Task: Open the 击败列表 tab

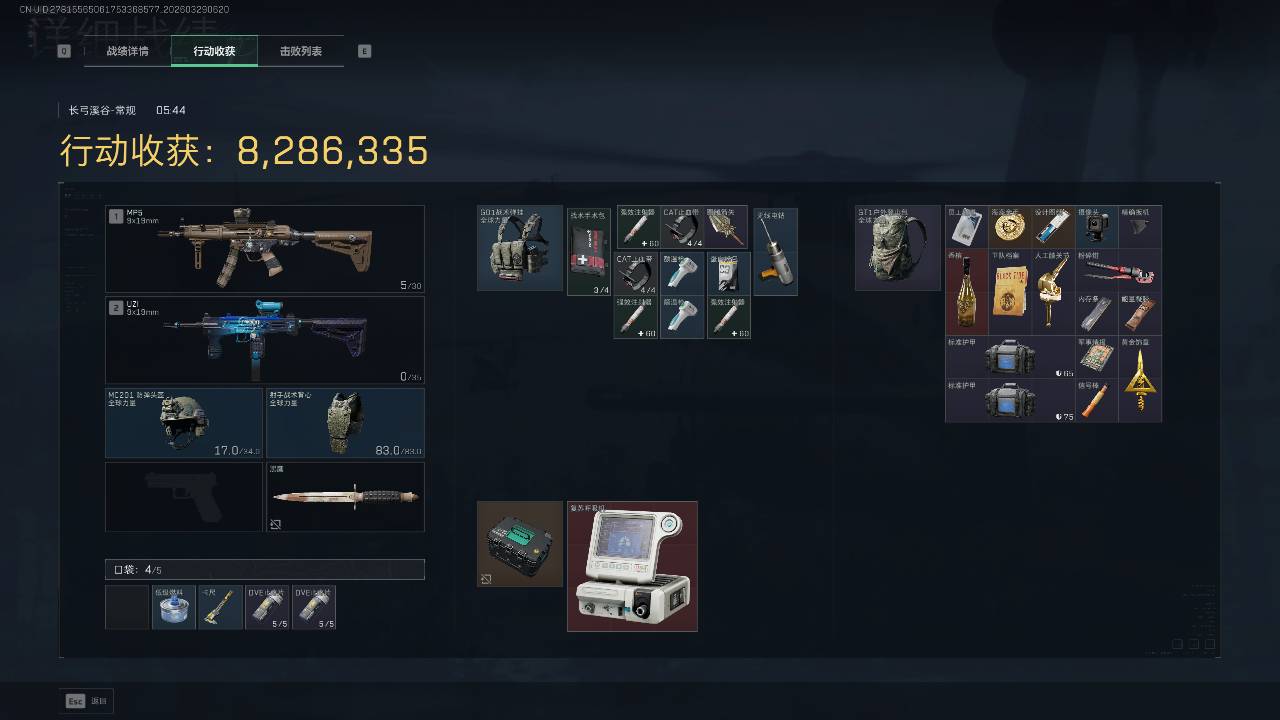Action: pyautogui.click(x=300, y=51)
